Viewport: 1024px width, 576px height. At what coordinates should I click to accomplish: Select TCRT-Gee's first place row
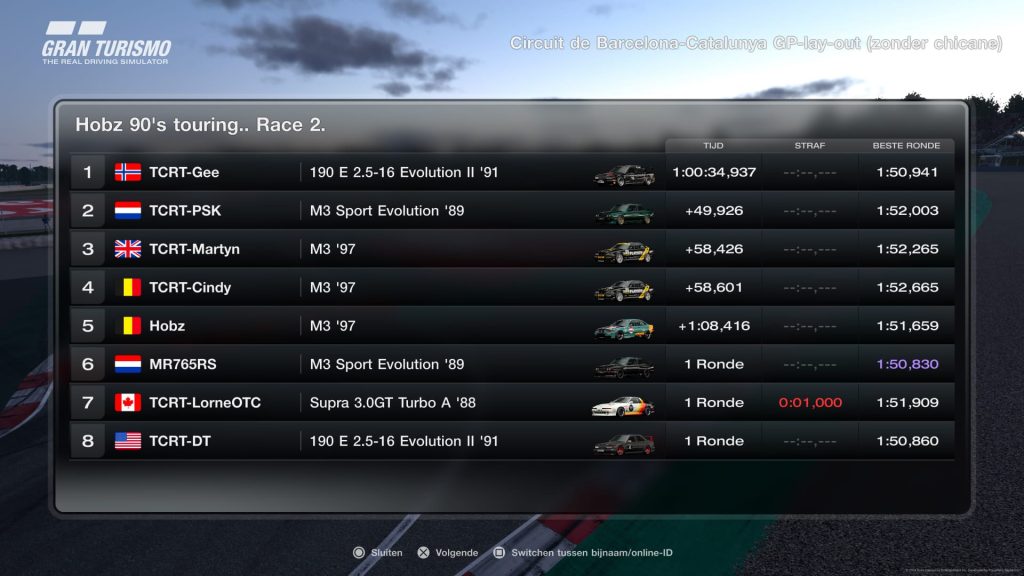click(x=510, y=172)
